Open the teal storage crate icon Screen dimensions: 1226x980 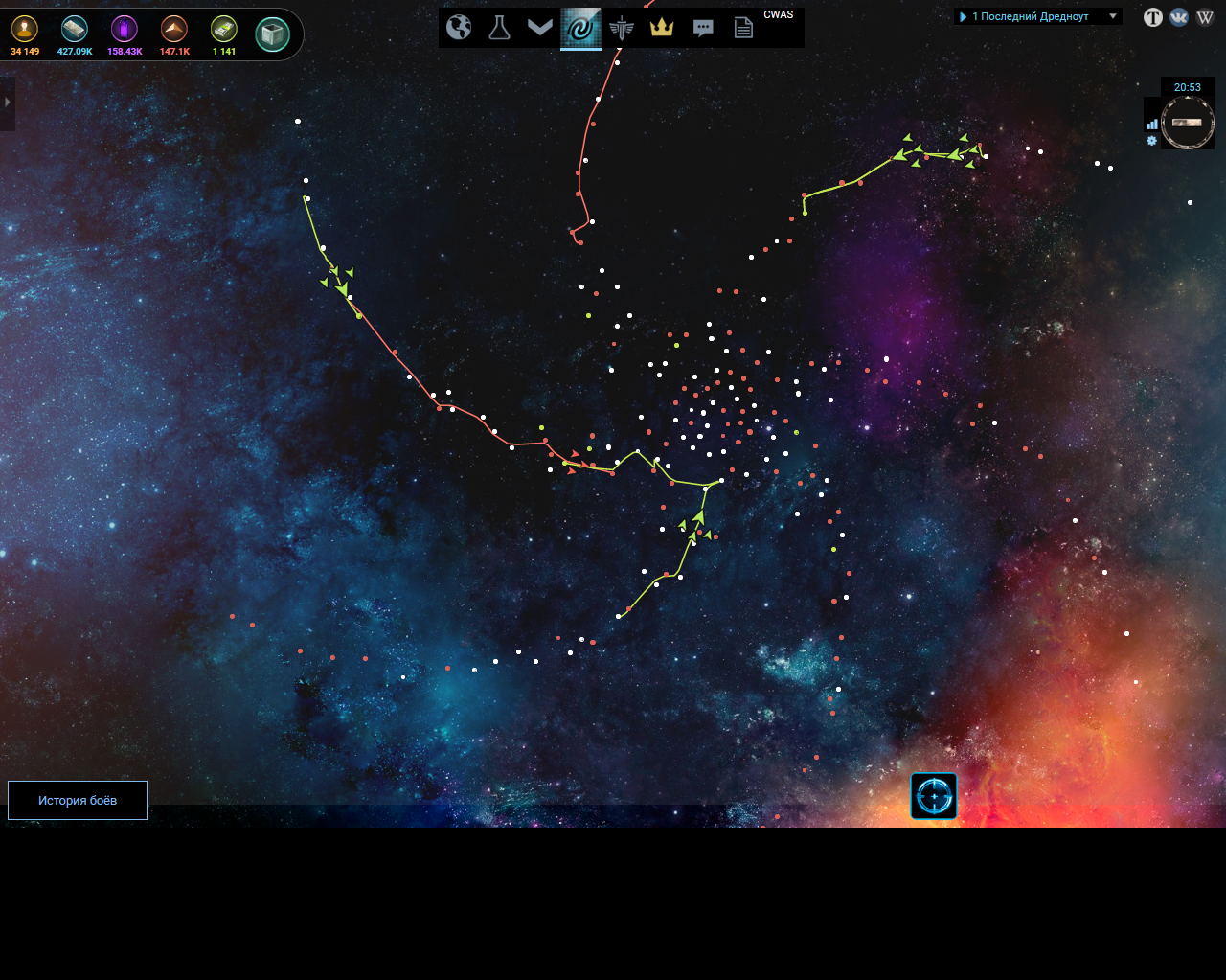click(273, 34)
